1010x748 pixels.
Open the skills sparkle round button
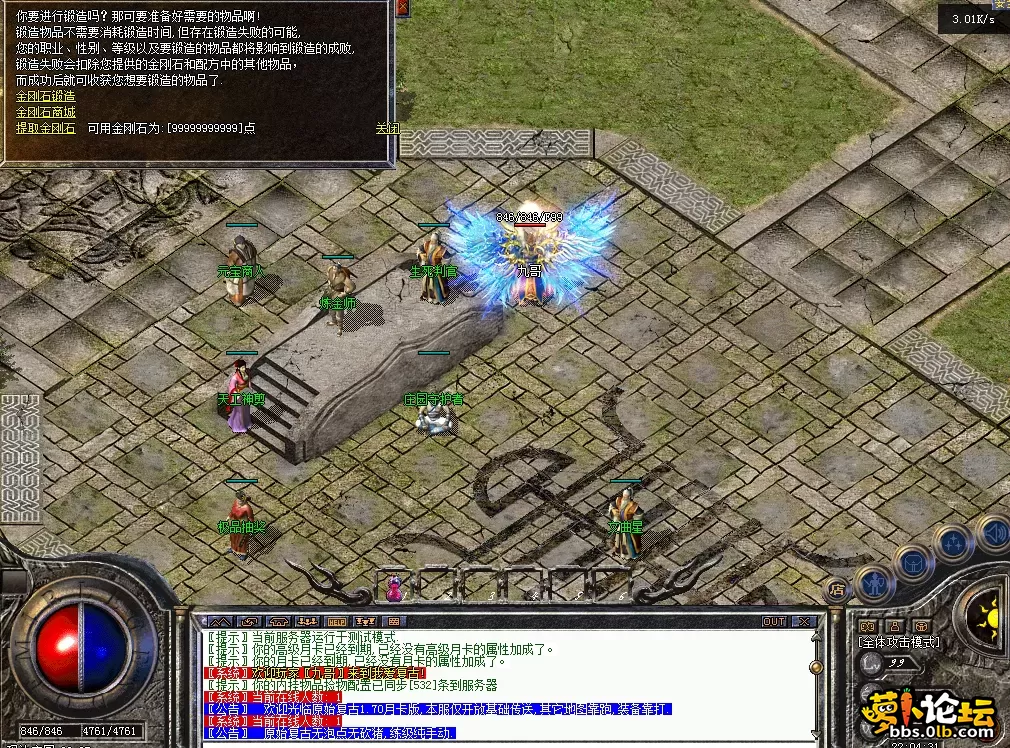[x=953, y=543]
